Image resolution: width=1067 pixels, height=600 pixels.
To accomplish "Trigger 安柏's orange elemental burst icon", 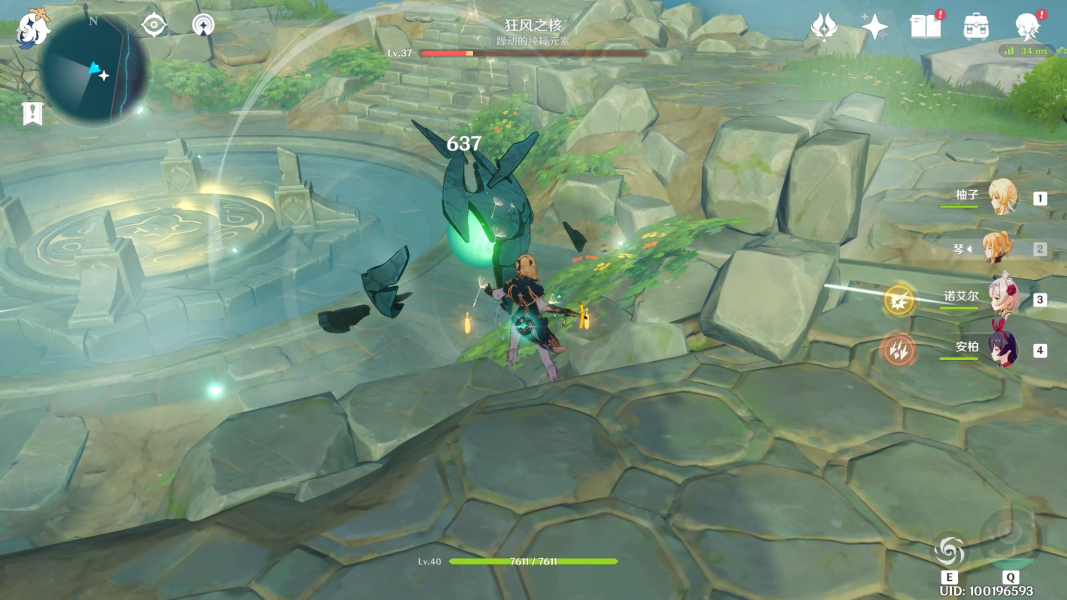I will 897,350.
